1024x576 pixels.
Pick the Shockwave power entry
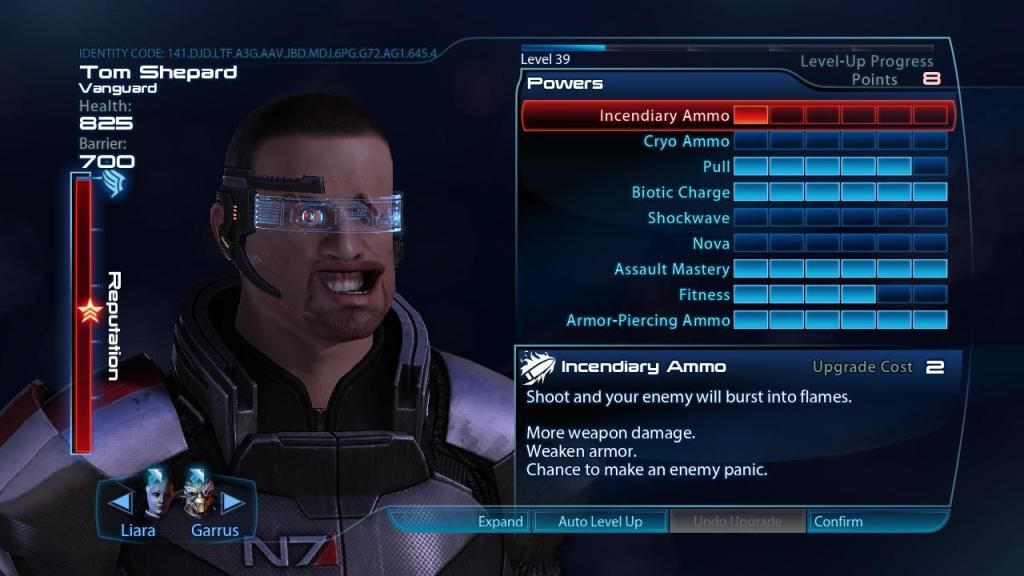click(688, 218)
